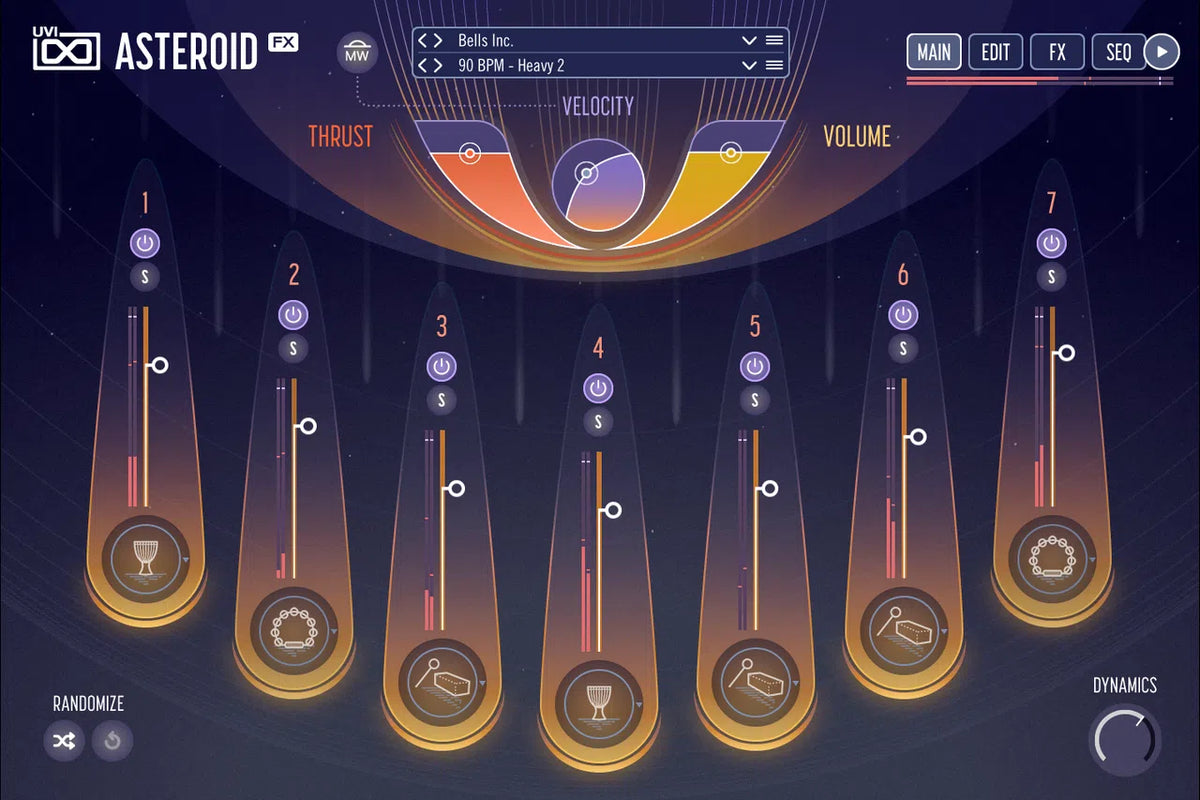Click the DYNAMICS knob
The image size is (1200, 800).
(x=1125, y=740)
